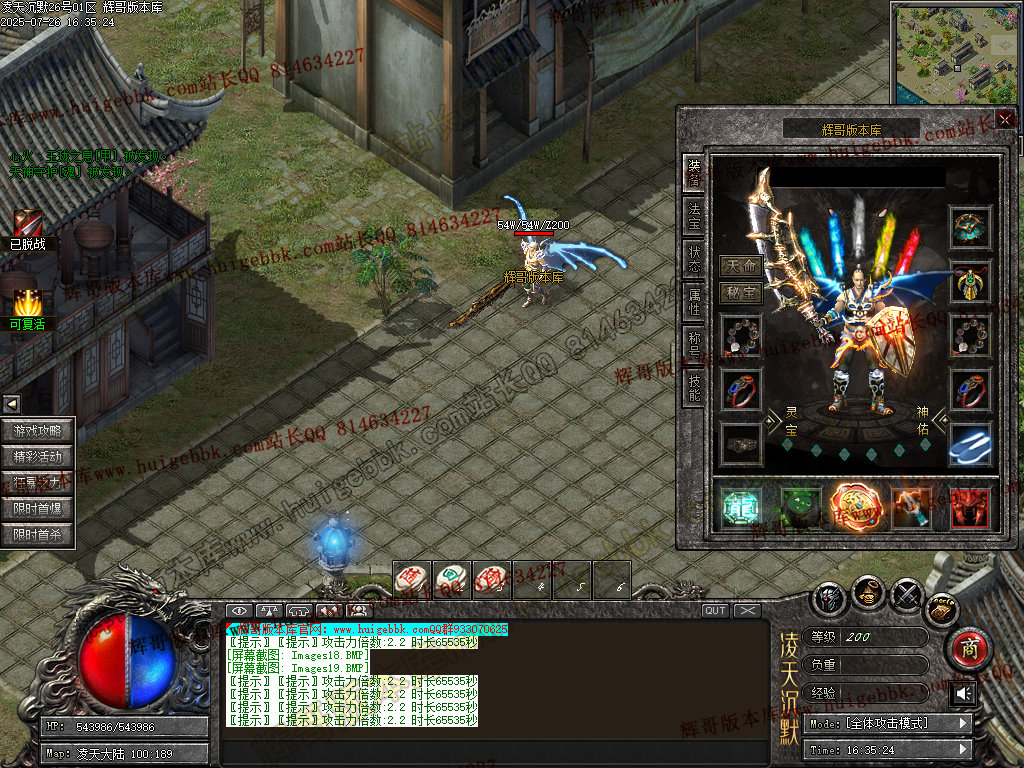Click the QUT button above the chat
This screenshot has width=1024, height=768.
tap(715, 610)
